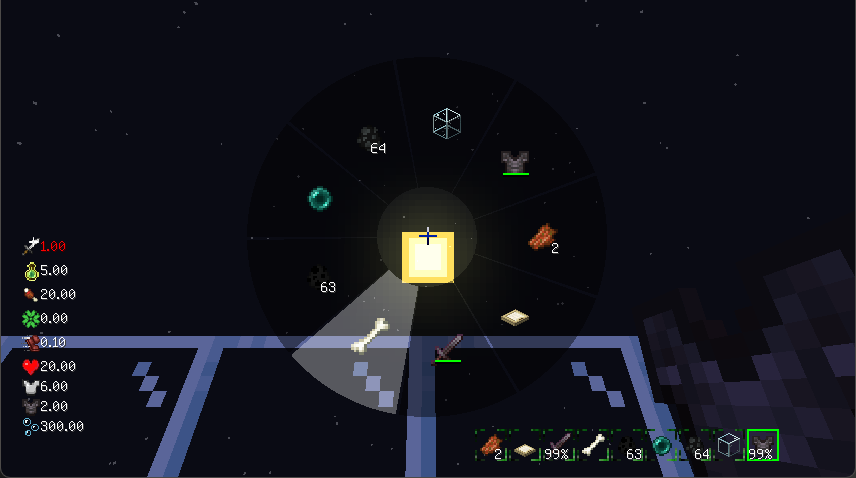Switch to the sword hotbar slot

click(x=559, y=445)
